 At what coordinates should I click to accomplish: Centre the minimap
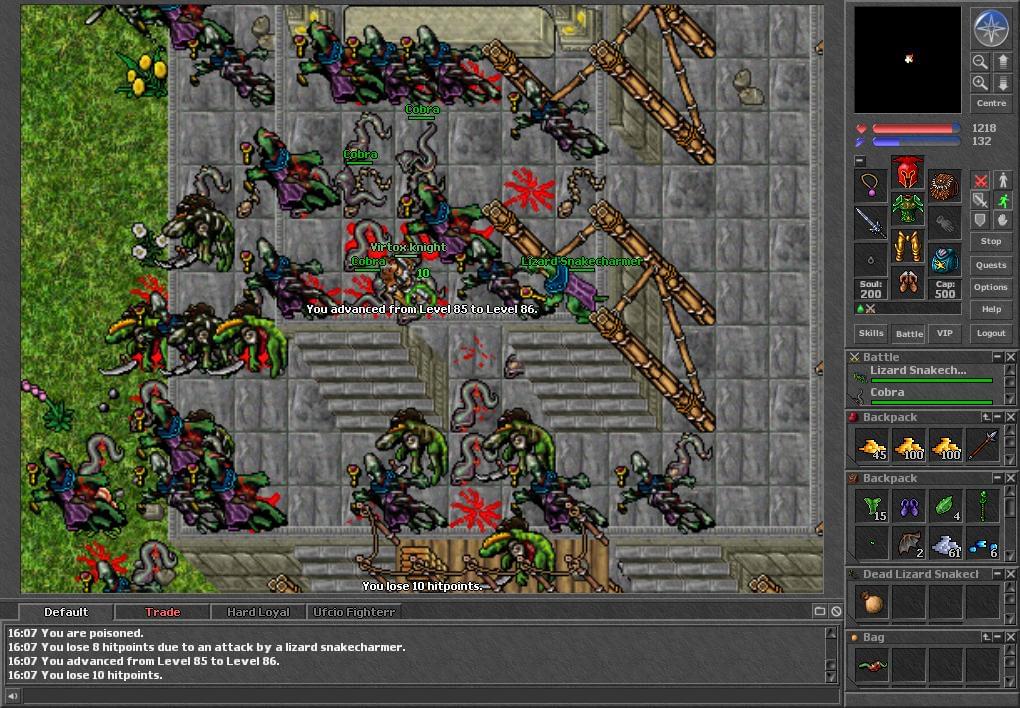(990, 103)
